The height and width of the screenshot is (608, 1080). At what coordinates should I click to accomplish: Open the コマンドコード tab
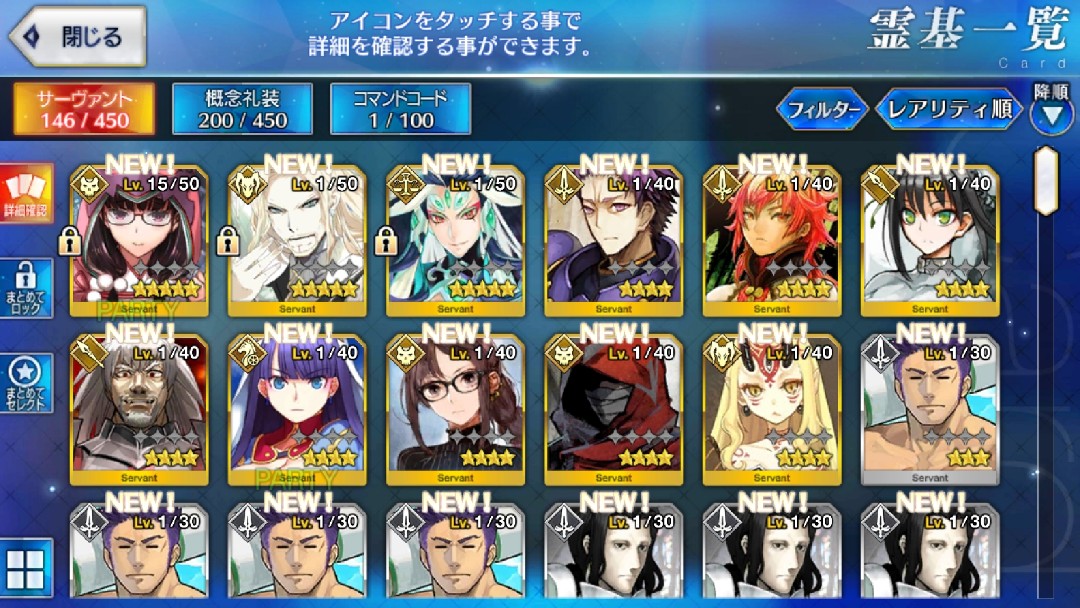click(x=400, y=109)
